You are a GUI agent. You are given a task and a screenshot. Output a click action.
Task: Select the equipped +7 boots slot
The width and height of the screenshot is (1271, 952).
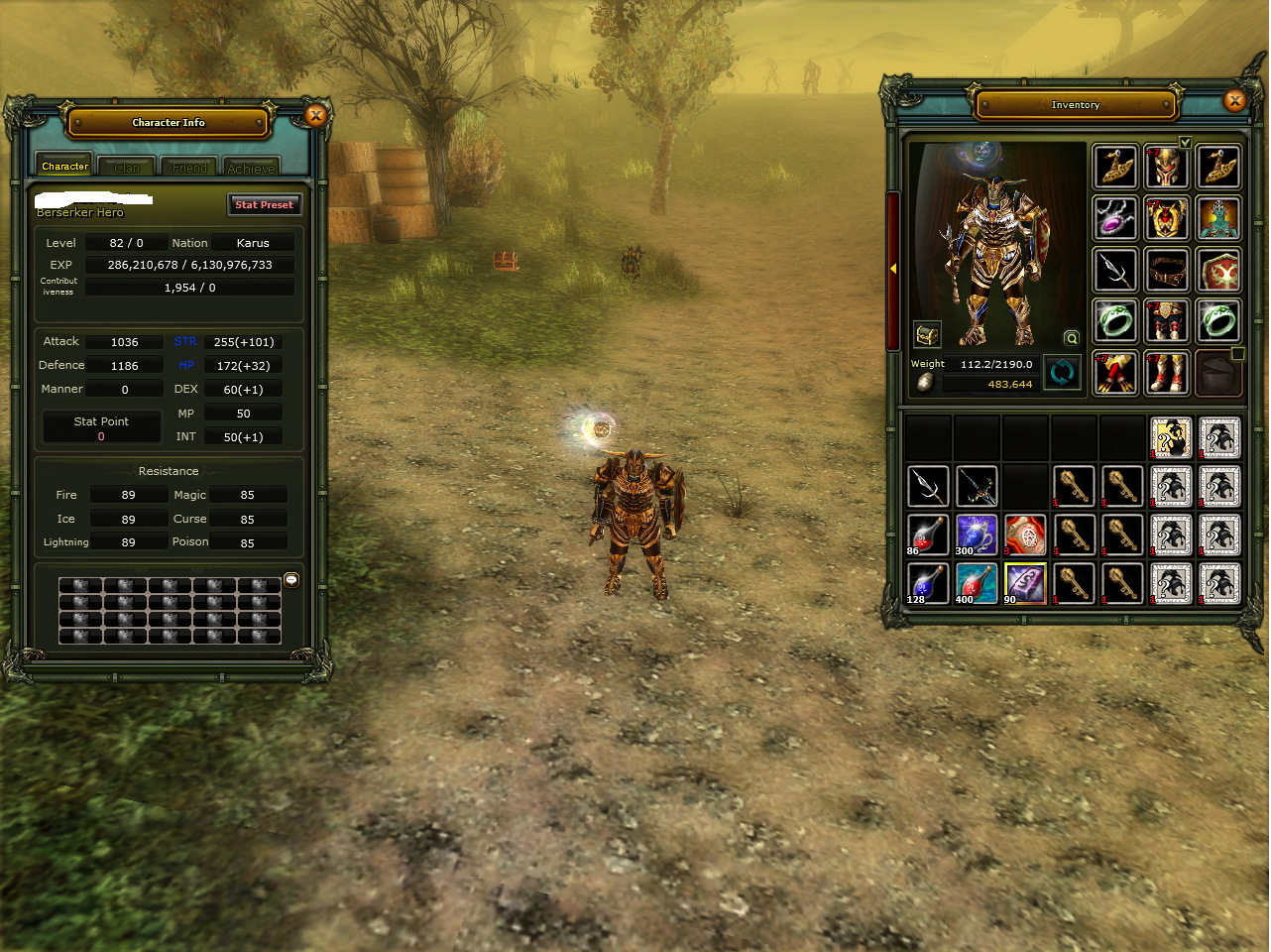tap(1167, 373)
